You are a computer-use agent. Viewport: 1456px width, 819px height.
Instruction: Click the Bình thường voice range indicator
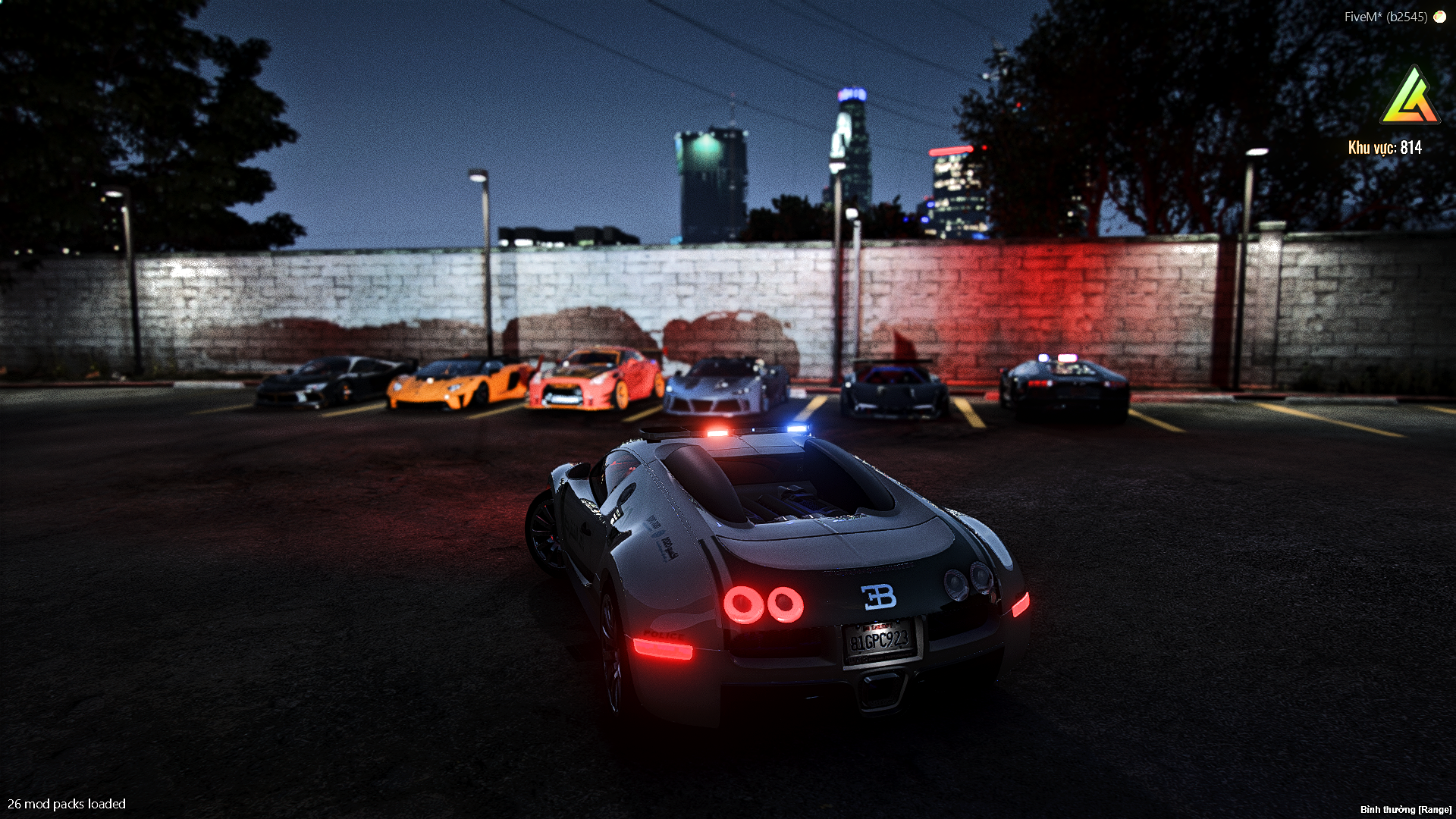point(1405,809)
